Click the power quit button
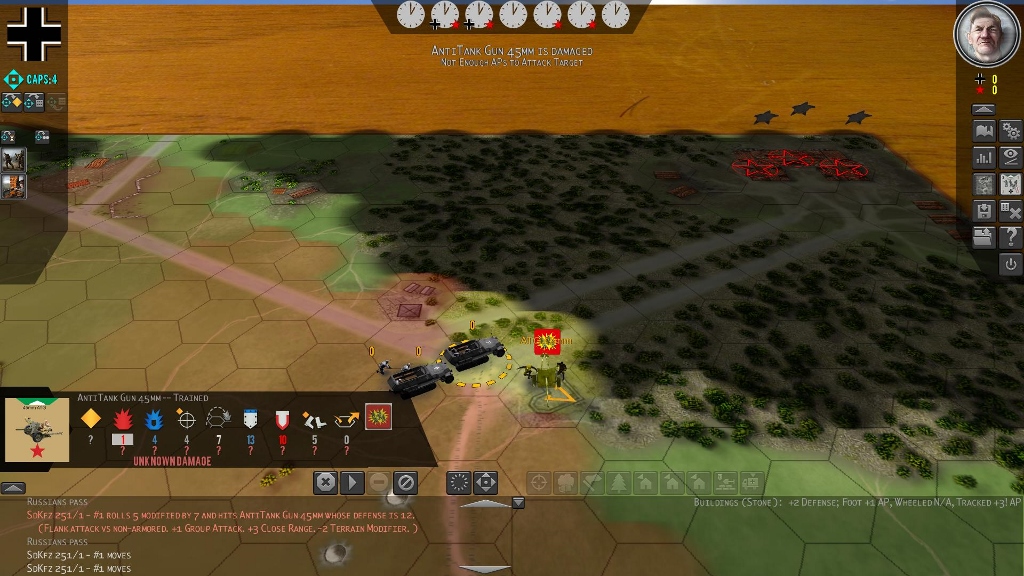 click(1011, 264)
